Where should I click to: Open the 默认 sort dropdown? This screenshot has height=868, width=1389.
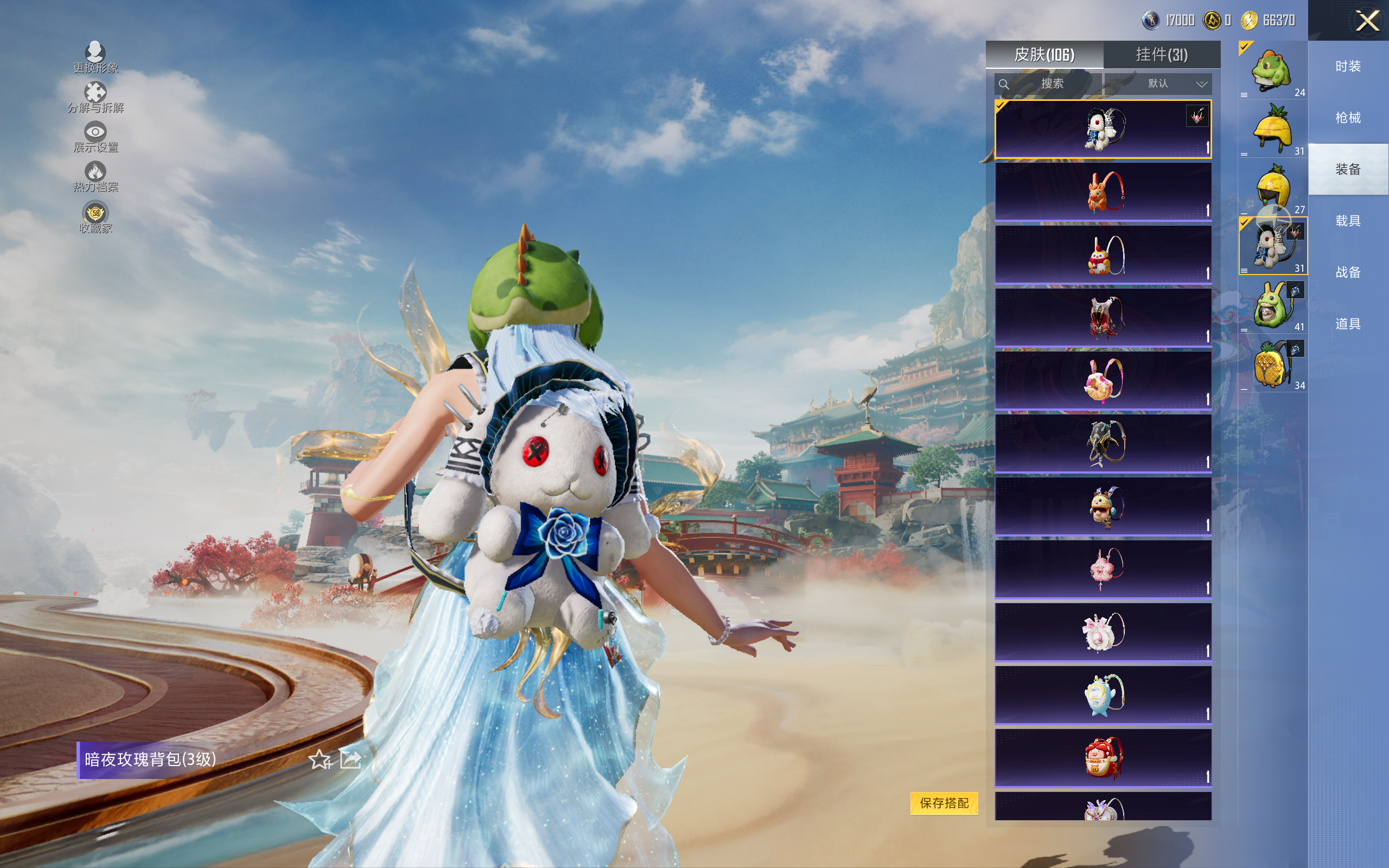click(1176, 84)
